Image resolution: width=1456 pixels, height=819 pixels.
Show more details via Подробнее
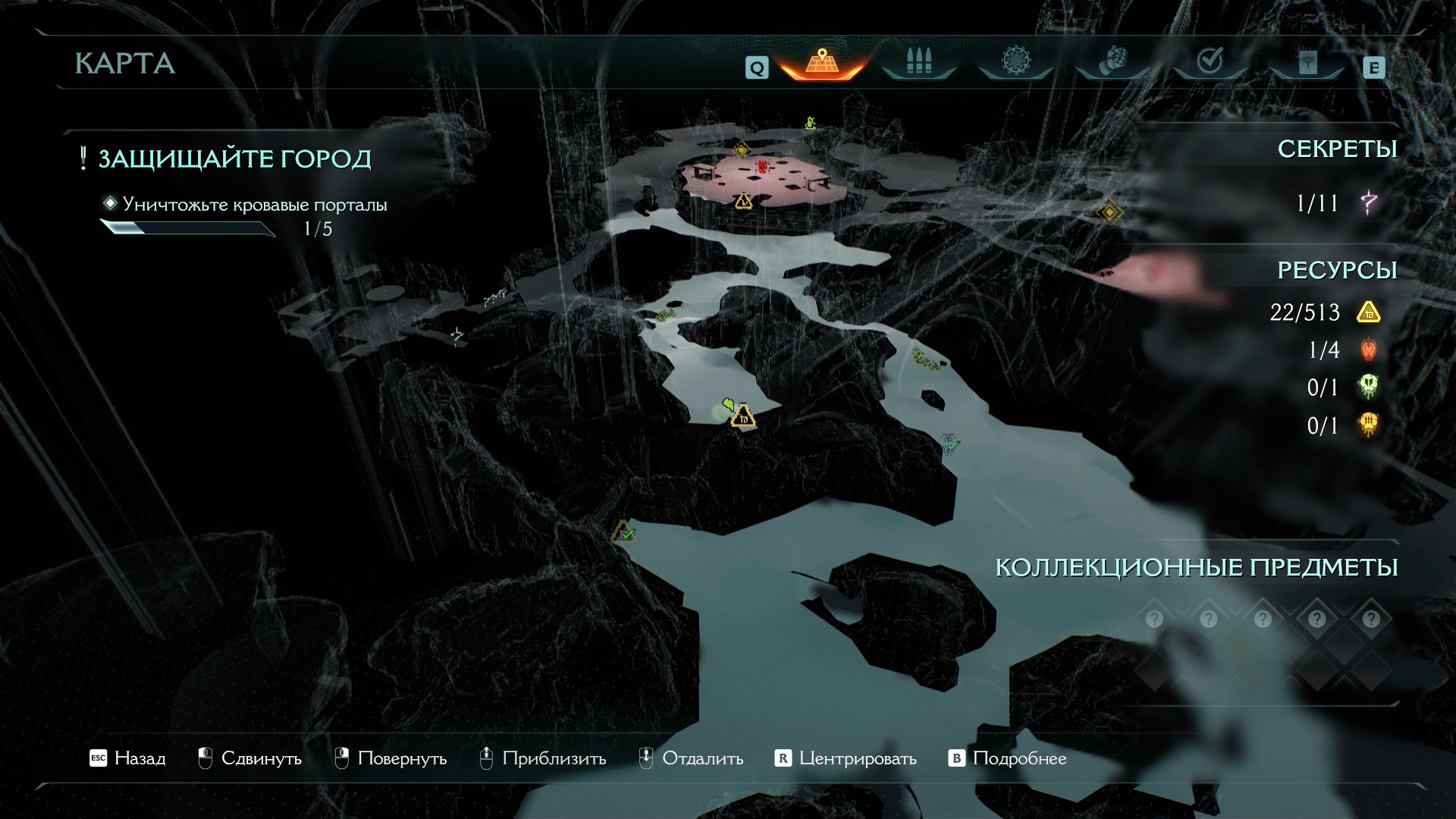tap(1008, 758)
